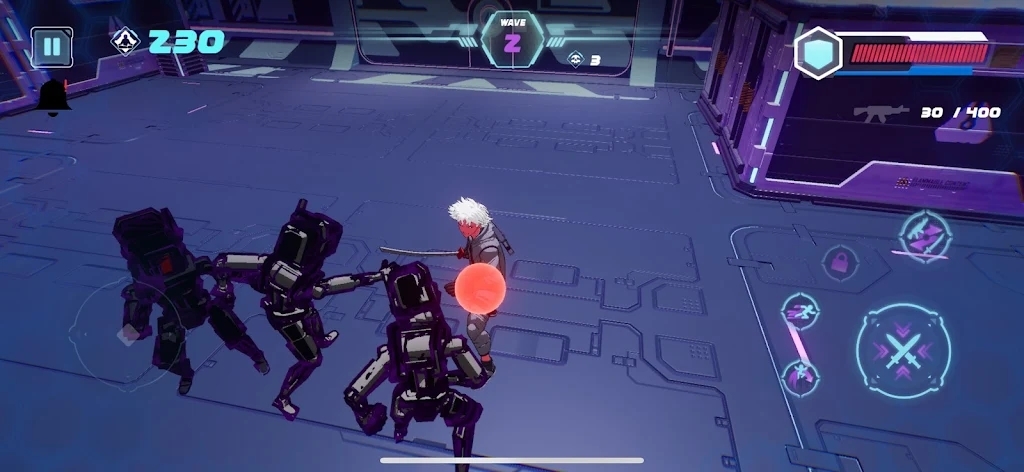Use the jump kick skill icon
1024x472 pixels.
pos(800,377)
